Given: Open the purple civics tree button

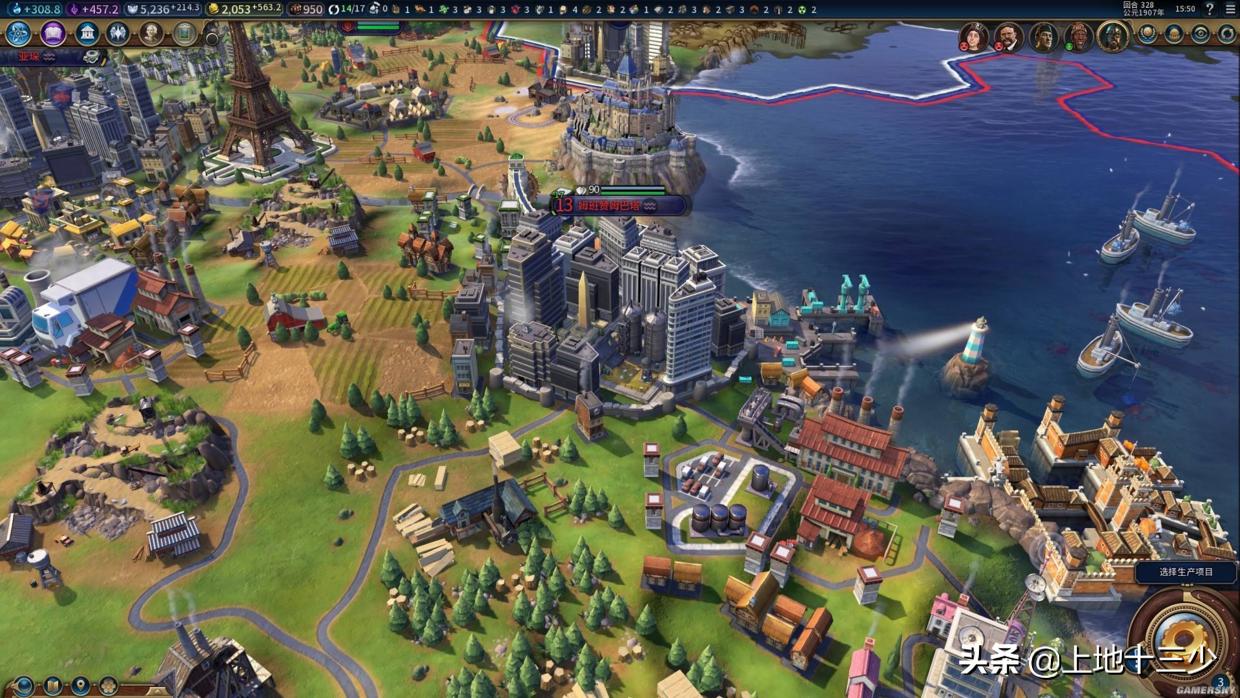Looking at the screenshot, I should click(52, 34).
